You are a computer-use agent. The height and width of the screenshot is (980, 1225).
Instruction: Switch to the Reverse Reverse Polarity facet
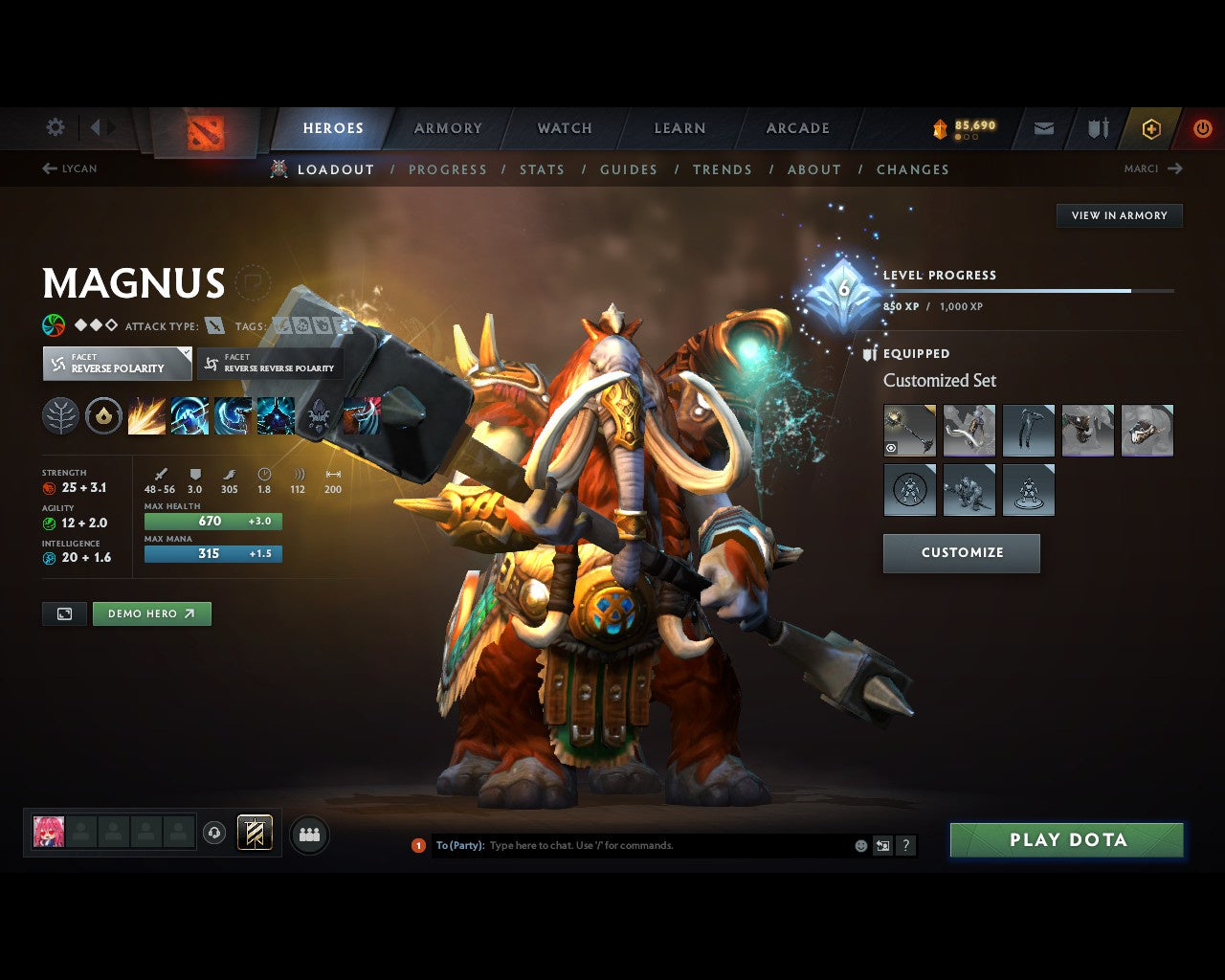point(269,364)
